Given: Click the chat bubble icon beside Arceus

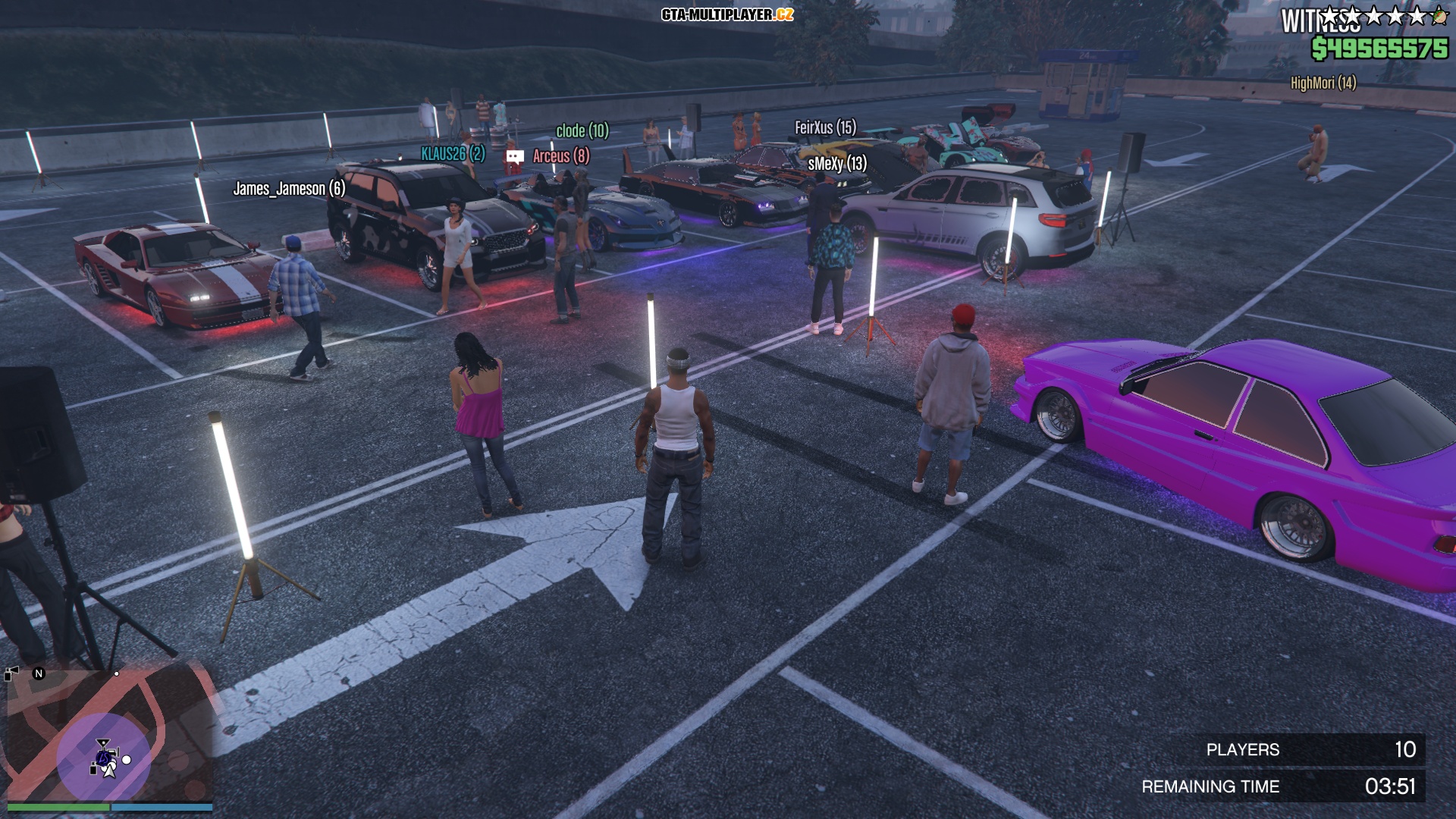Looking at the screenshot, I should (515, 155).
